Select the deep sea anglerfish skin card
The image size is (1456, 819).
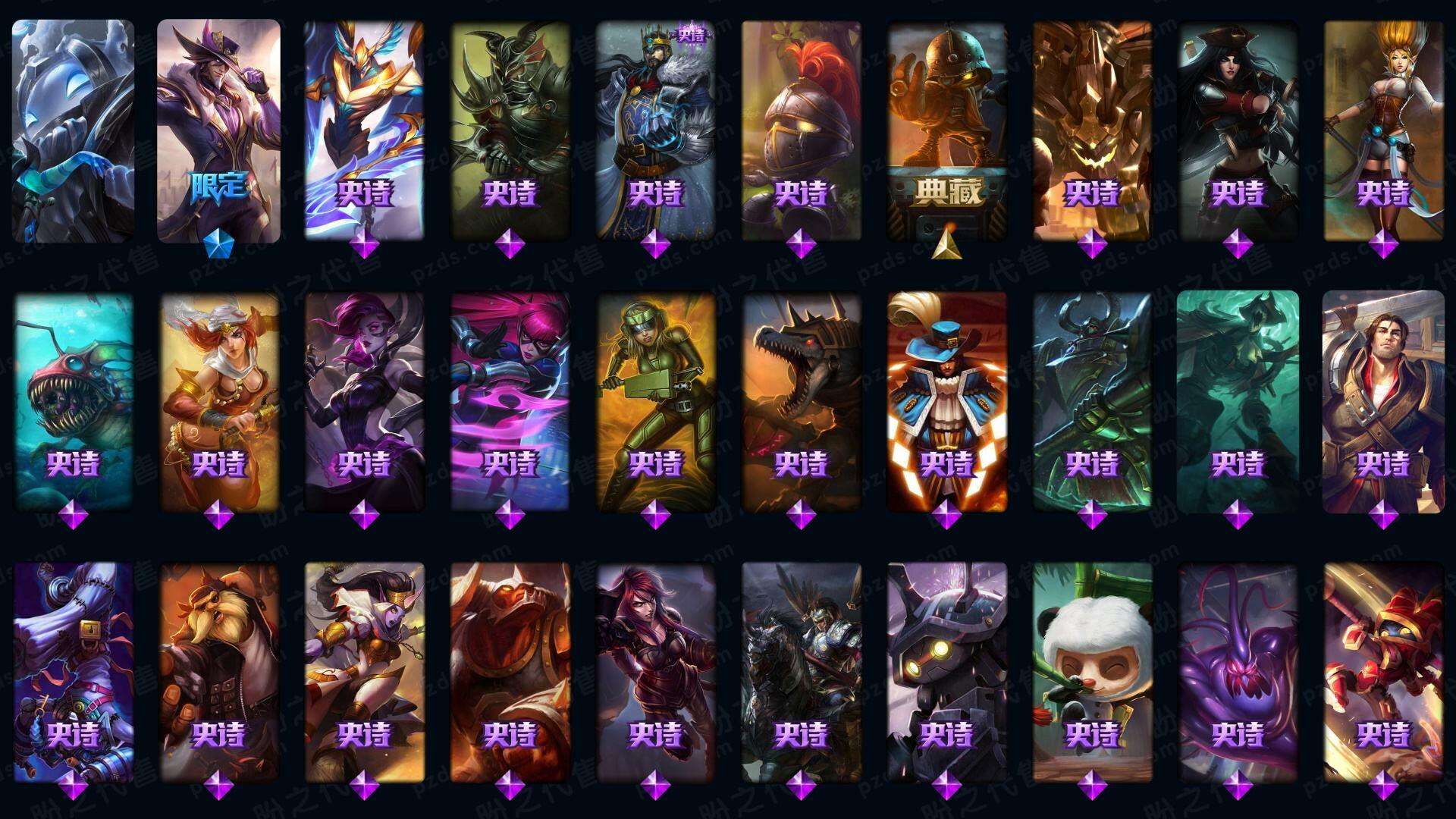(x=73, y=402)
